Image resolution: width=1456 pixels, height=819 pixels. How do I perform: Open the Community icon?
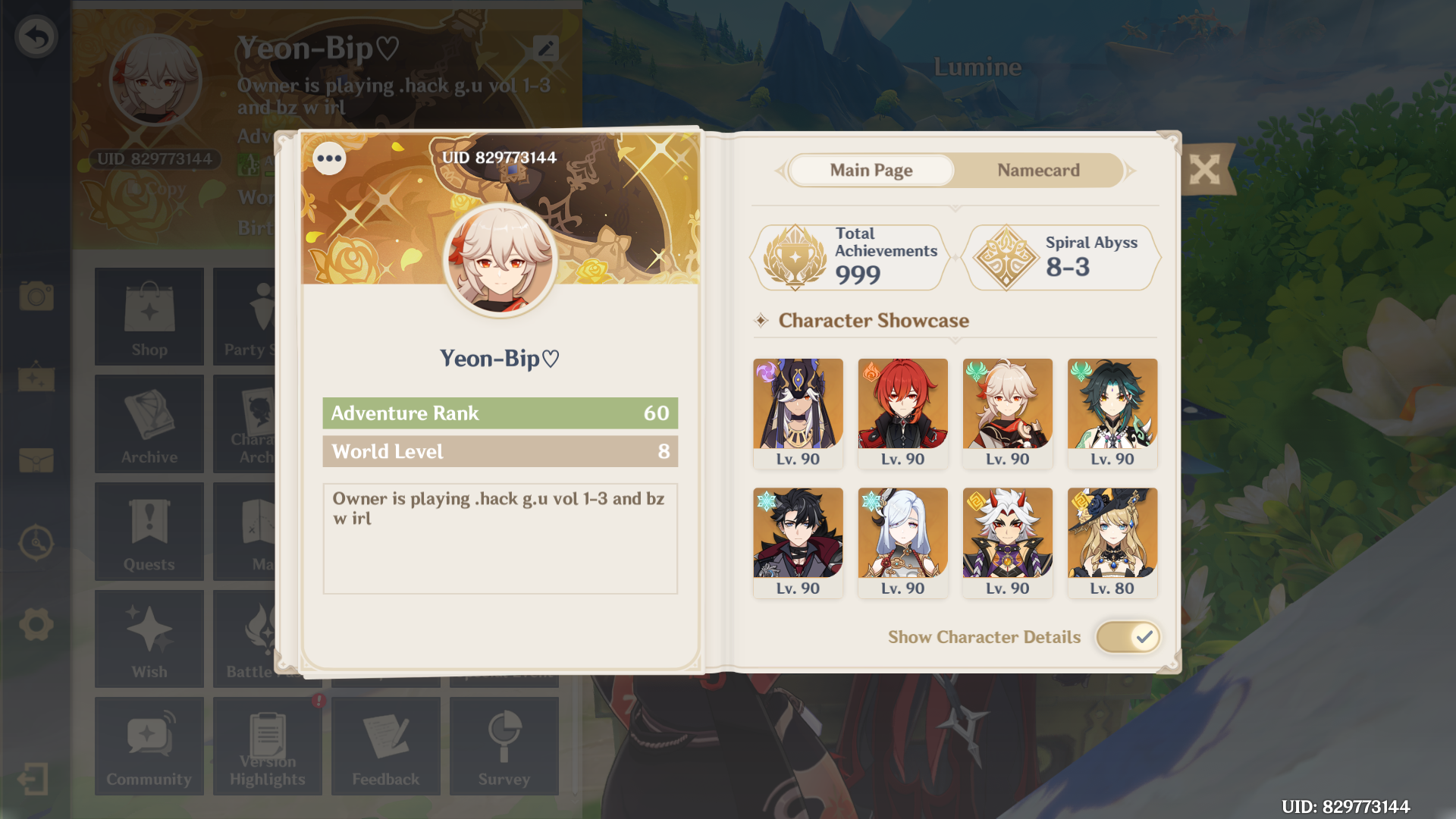(x=149, y=746)
